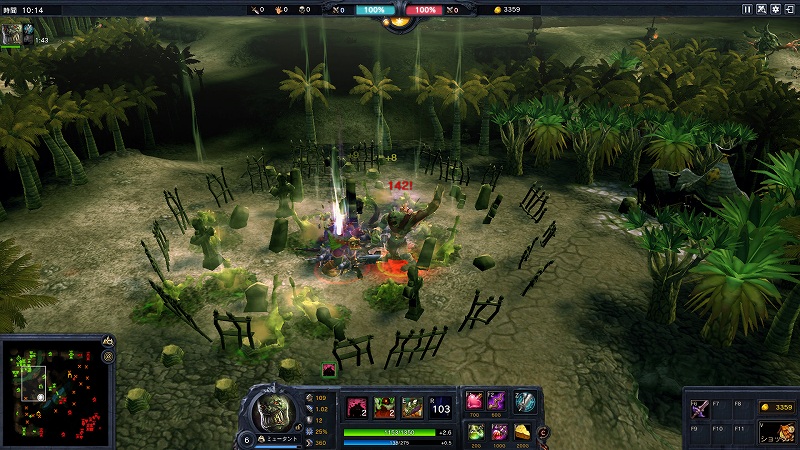Click the pause icon in top-right toolbar

click(x=747, y=9)
